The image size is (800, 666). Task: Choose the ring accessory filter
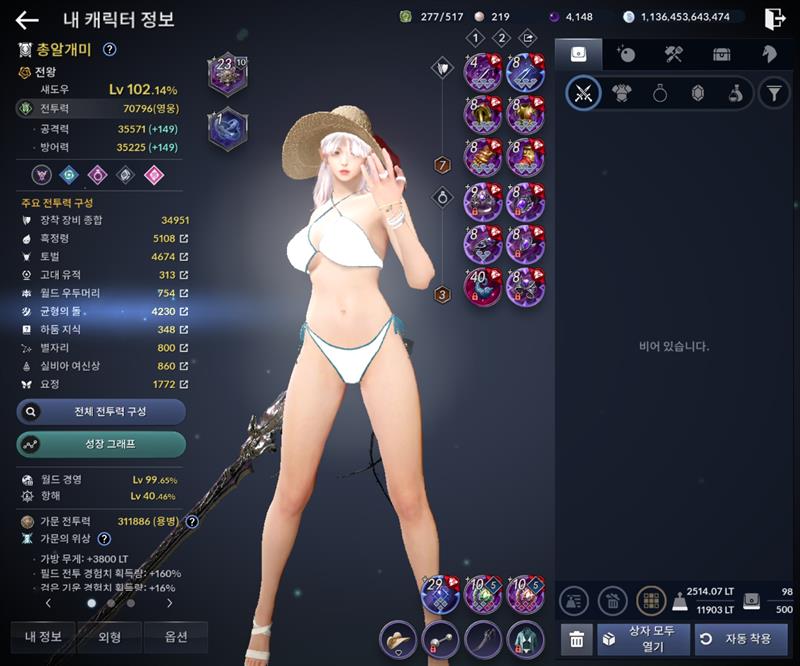click(x=659, y=94)
